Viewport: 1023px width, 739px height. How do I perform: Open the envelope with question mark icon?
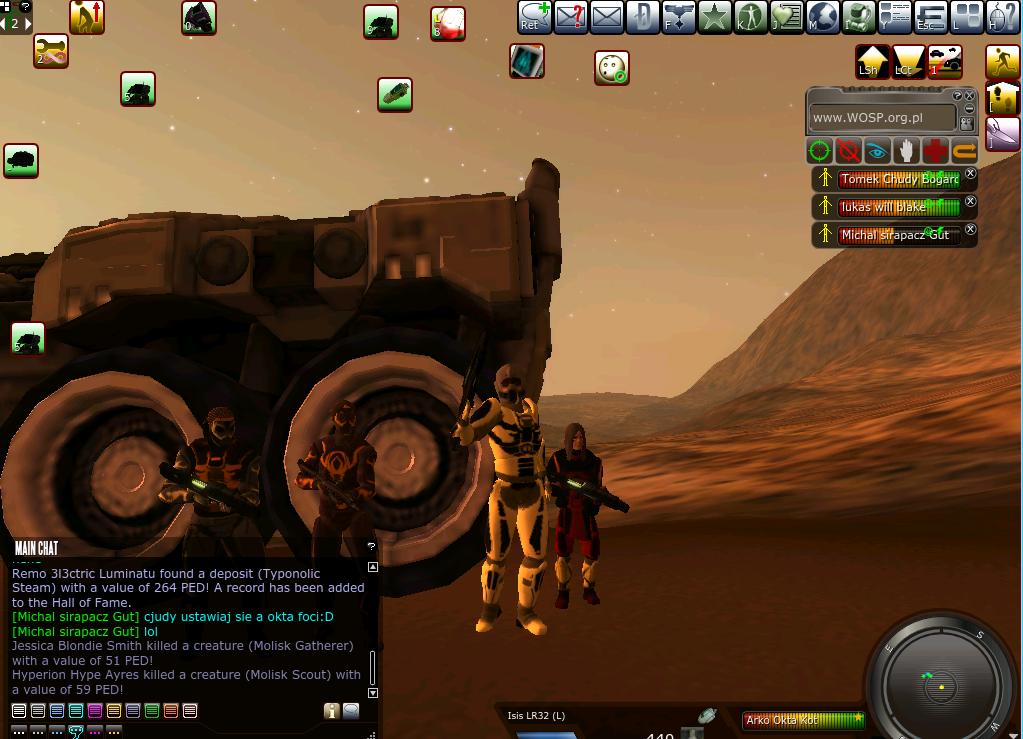[x=571, y=17]
